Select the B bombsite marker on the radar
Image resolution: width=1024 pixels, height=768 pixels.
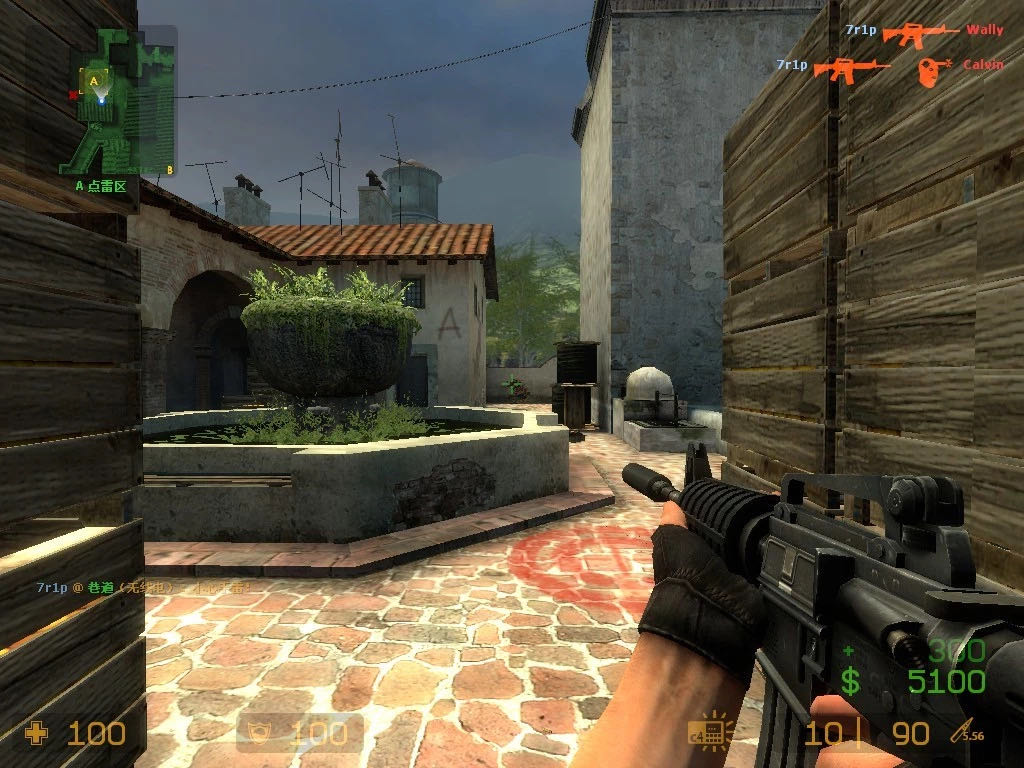(170, 170)
